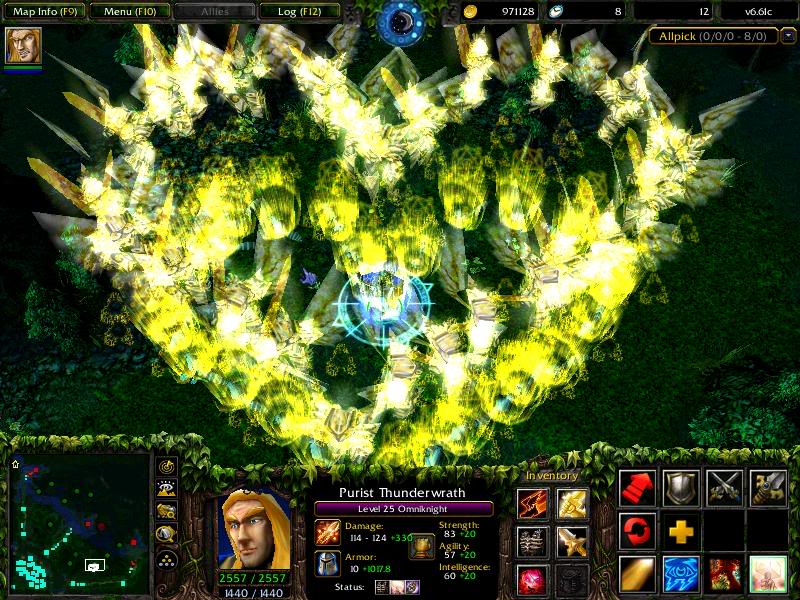
Task: Toggle minimap terrain display button
Action: coord(167,488)
